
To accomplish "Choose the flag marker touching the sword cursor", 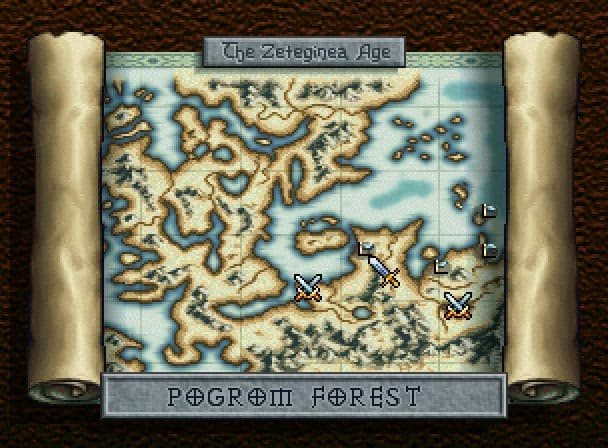I will coord(365,247).
